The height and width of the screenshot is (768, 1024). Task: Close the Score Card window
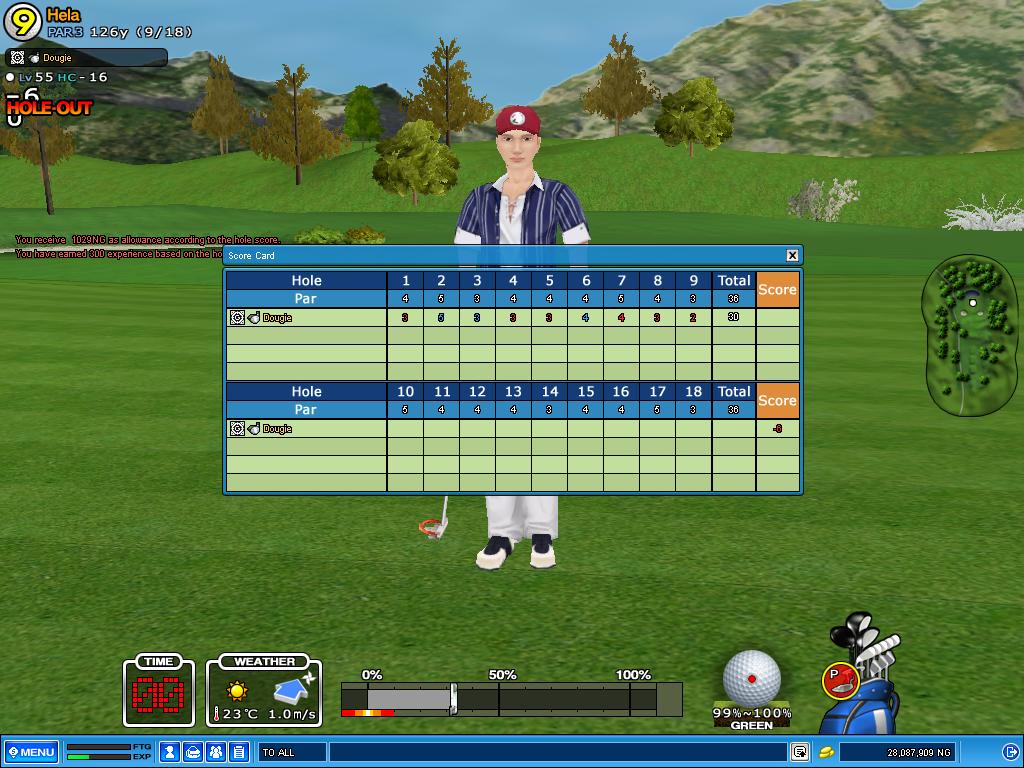(792, 255)
